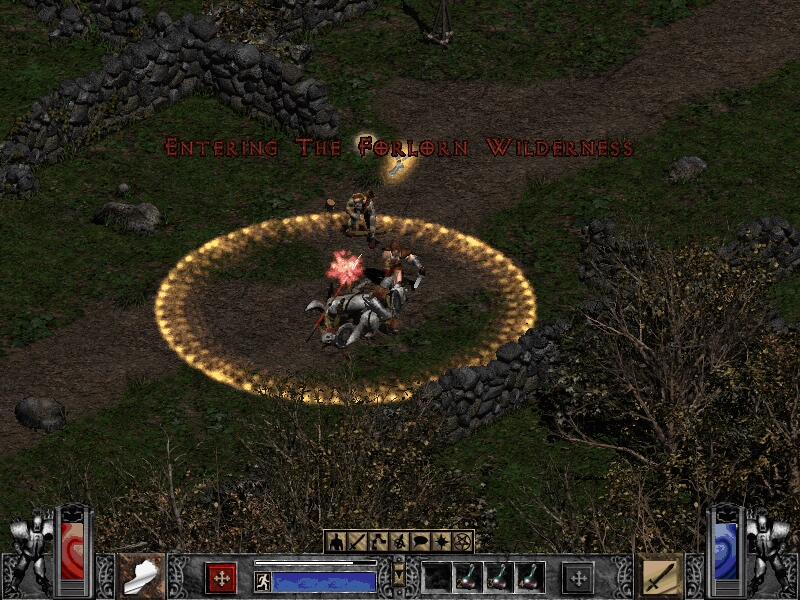Click the grey new skill button
This screenshot has width=800, height=600.
click(x=577, y=577)
